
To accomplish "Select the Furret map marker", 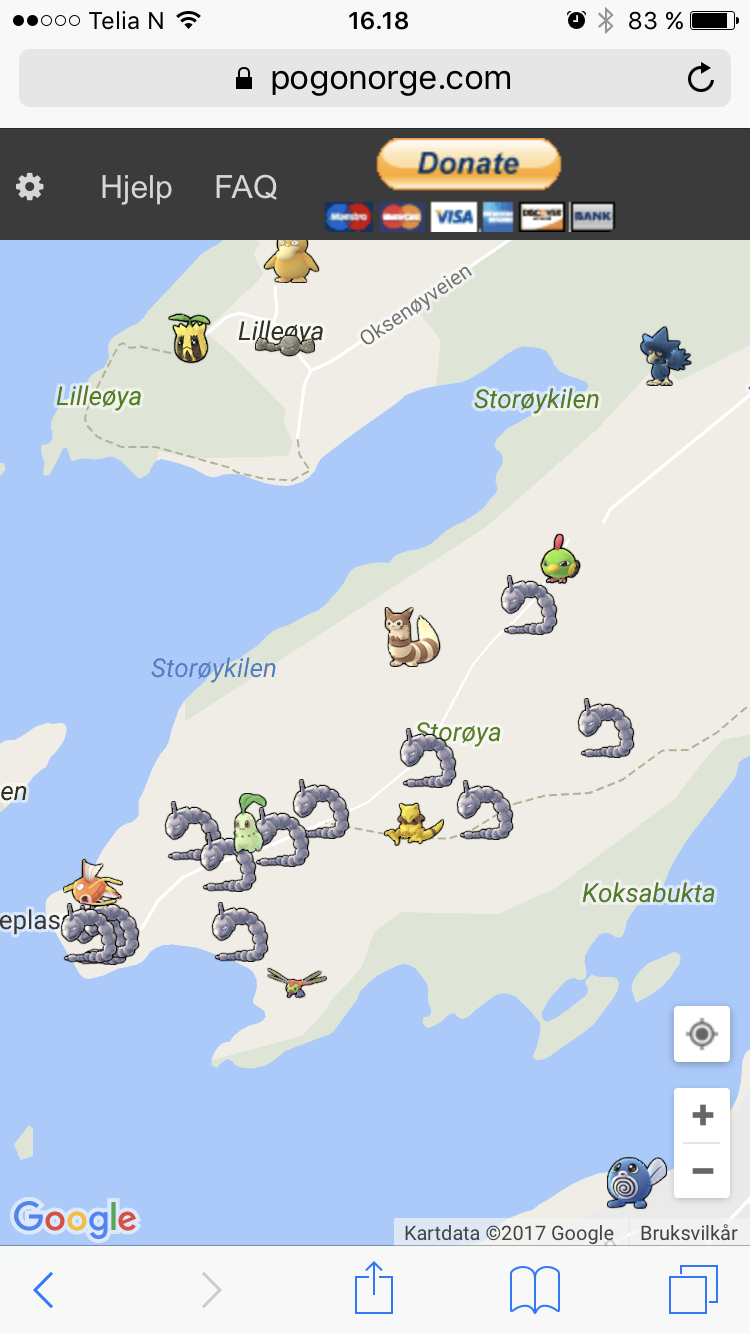I will pos(411,637).
